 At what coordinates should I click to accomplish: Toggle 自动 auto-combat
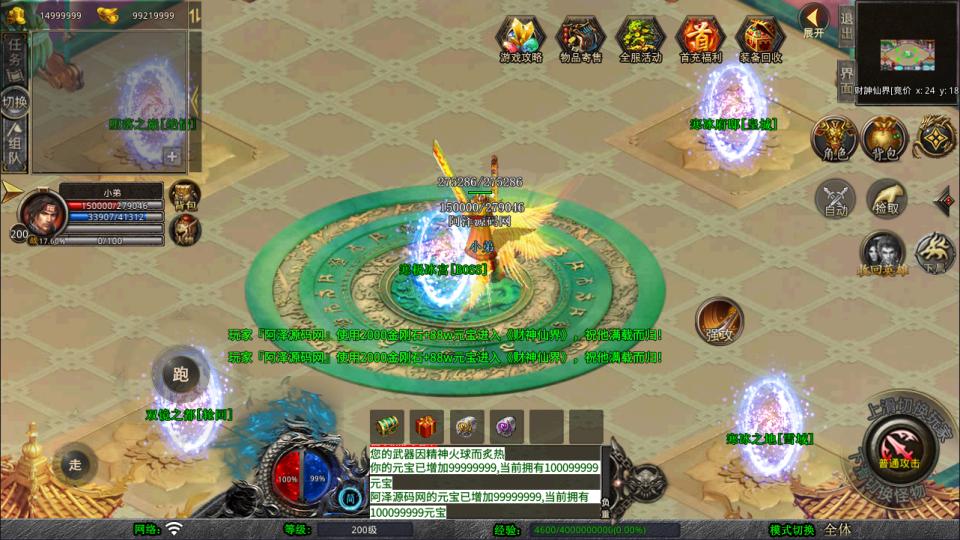click(x=835, y=199)
